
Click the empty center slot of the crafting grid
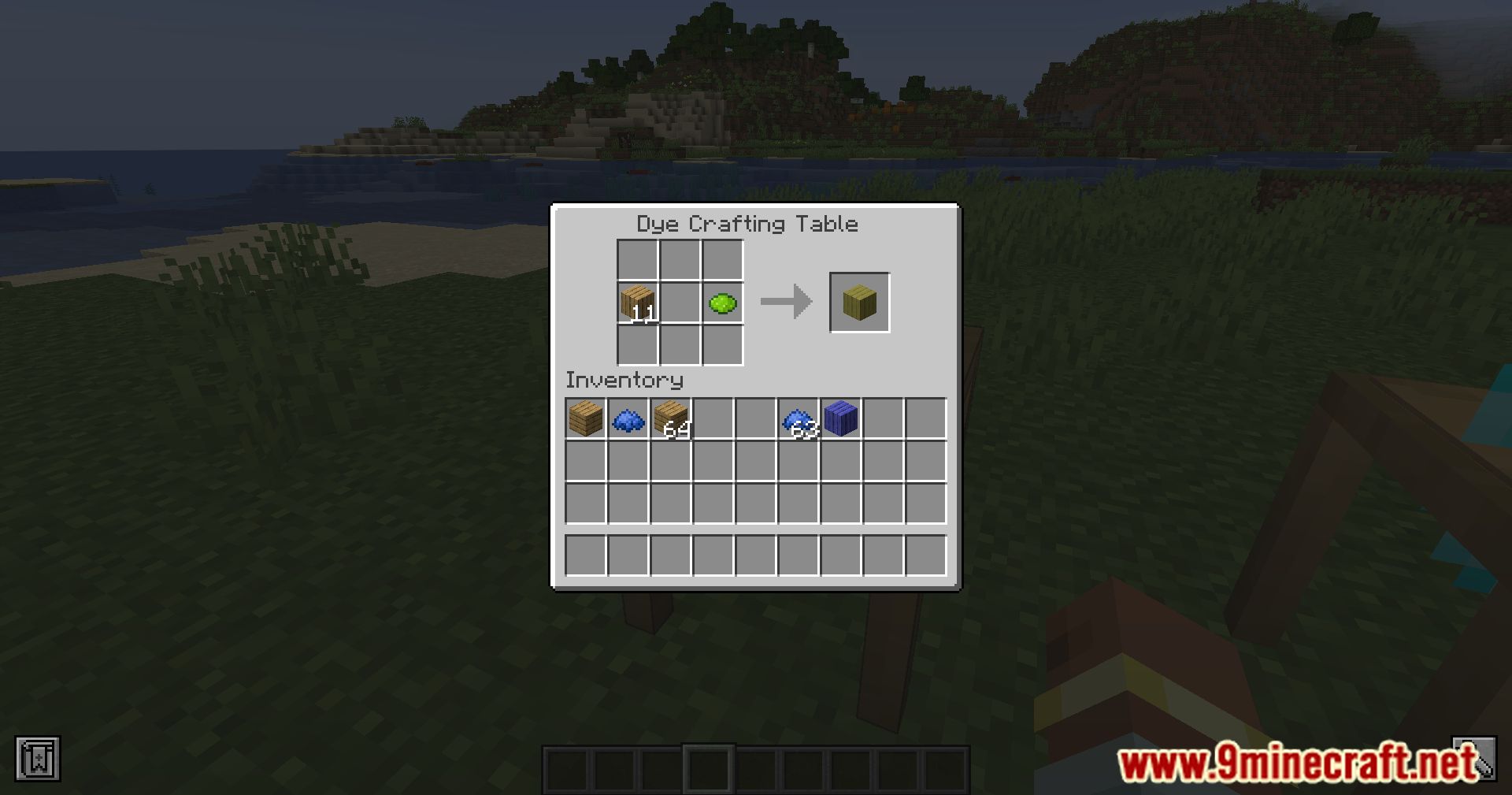[x=680, y=301]
